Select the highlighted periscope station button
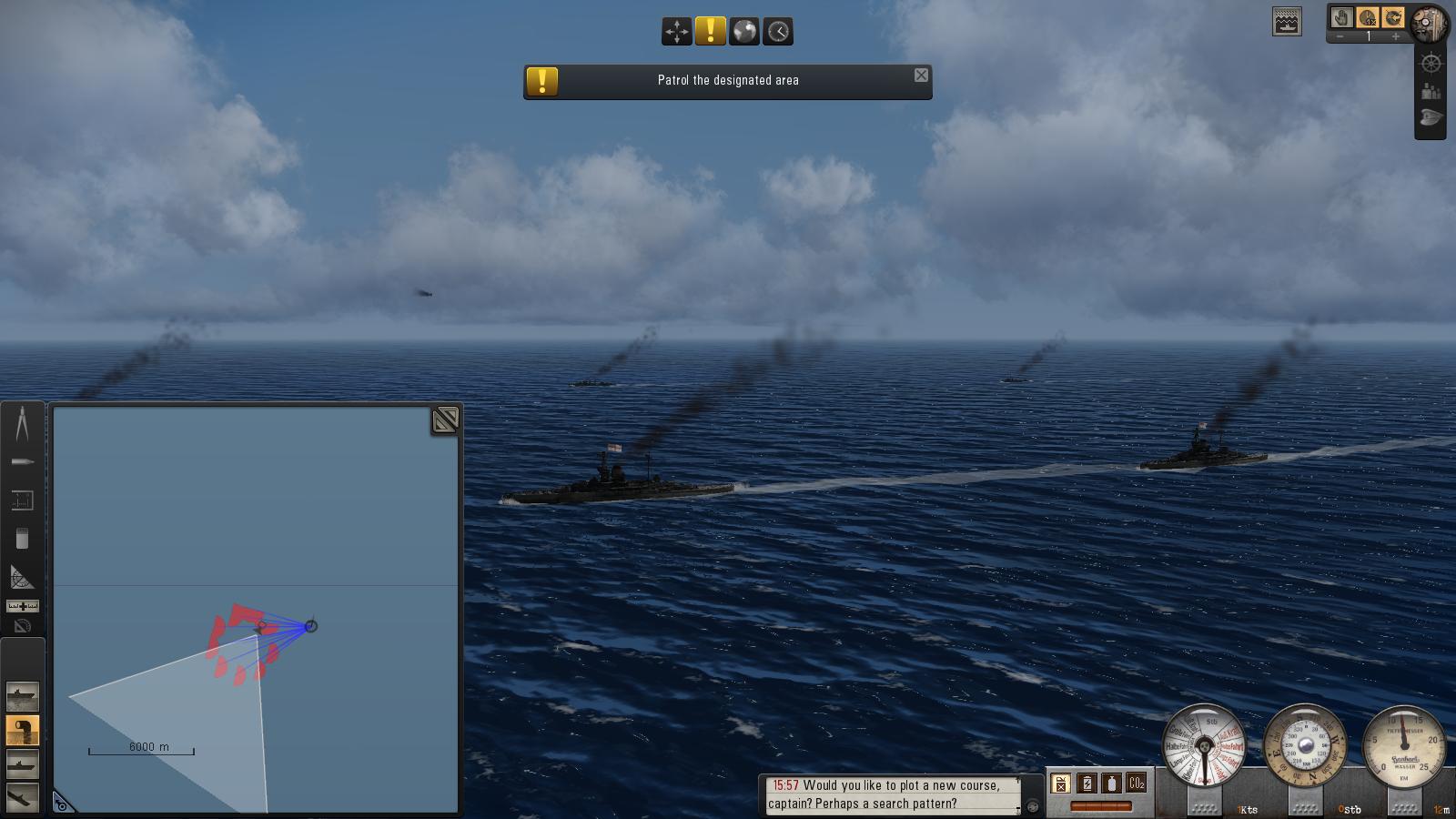Viewport: 1456px width, 819px height. tap(22, 730)
